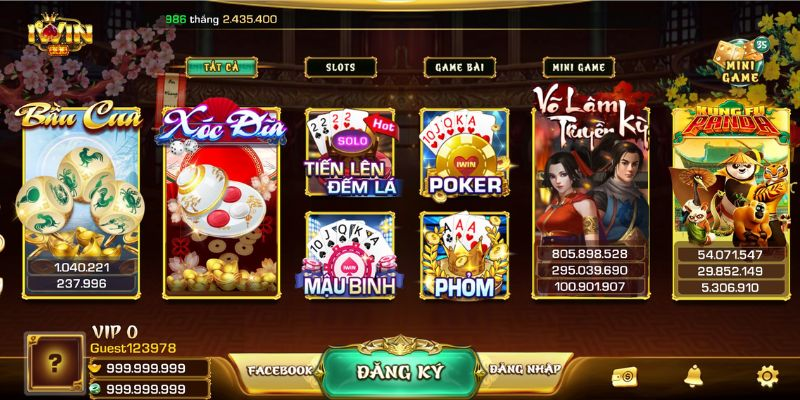The height and width of the screenshot is (400, 800).
Task: Open the GAME BÀI tab
Action: [458, 68]
